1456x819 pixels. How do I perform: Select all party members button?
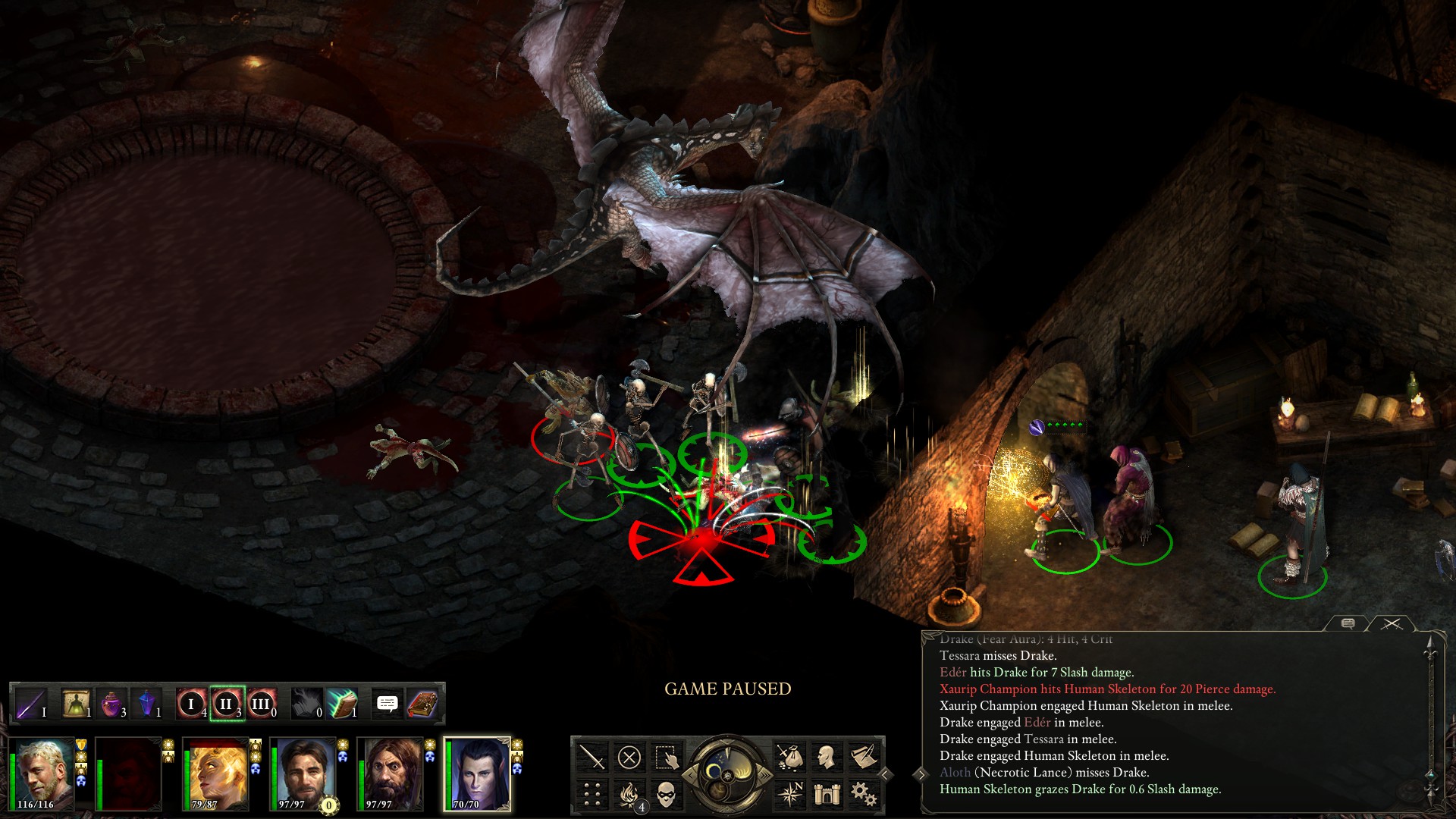(x=666, y=757)
